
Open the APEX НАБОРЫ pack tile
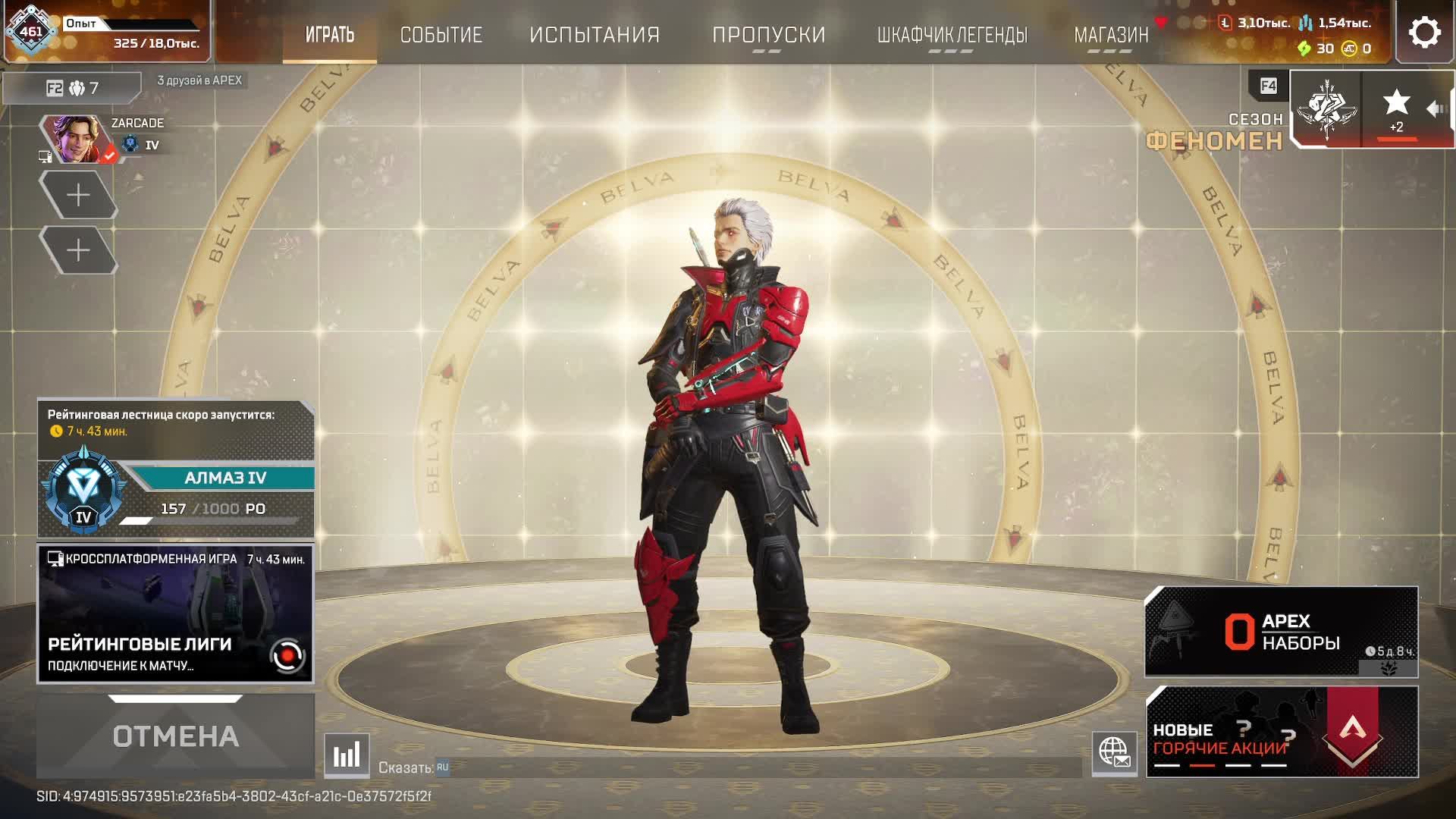1281,632
